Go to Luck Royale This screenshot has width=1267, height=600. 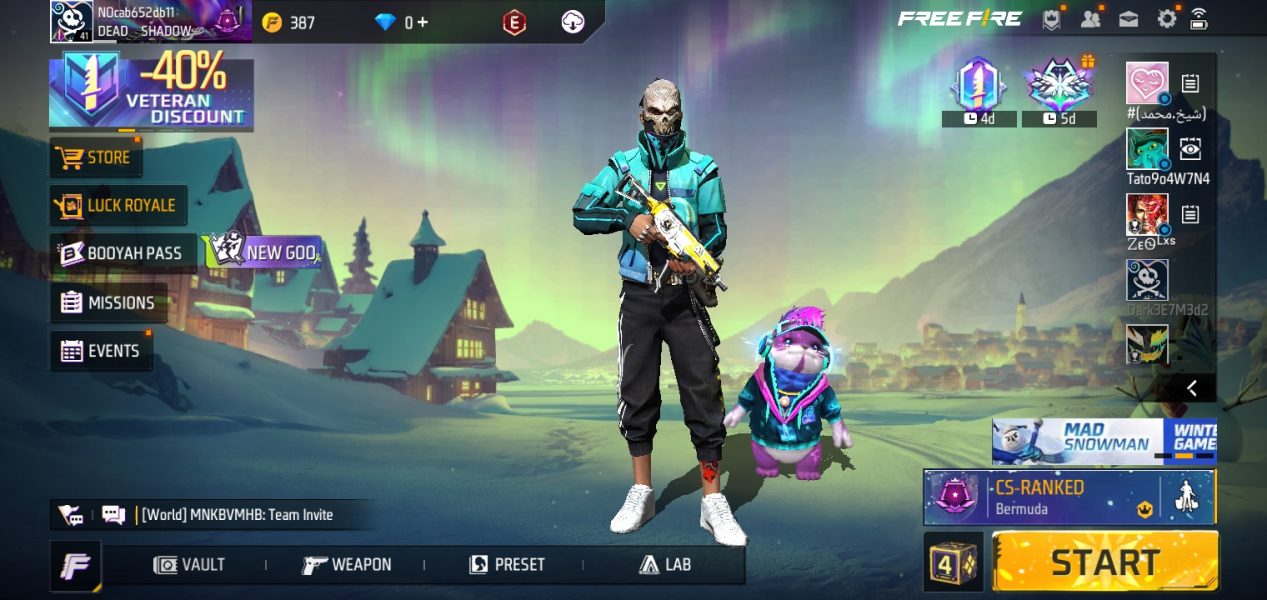pyautogui.click(x=118, y=205)
